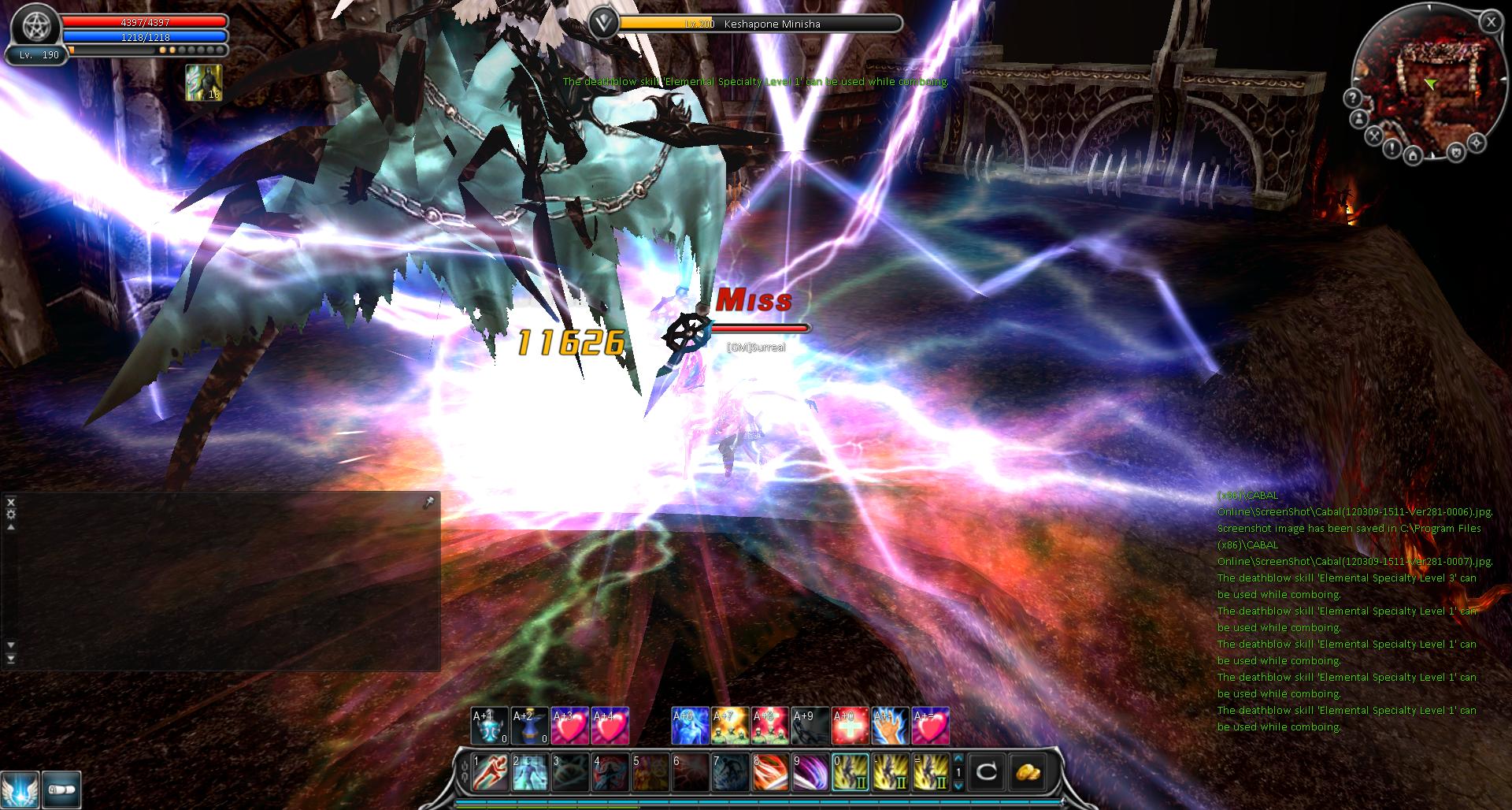
Task: Cast the purple slash skill in slot 9
Action: pos(811,772)
